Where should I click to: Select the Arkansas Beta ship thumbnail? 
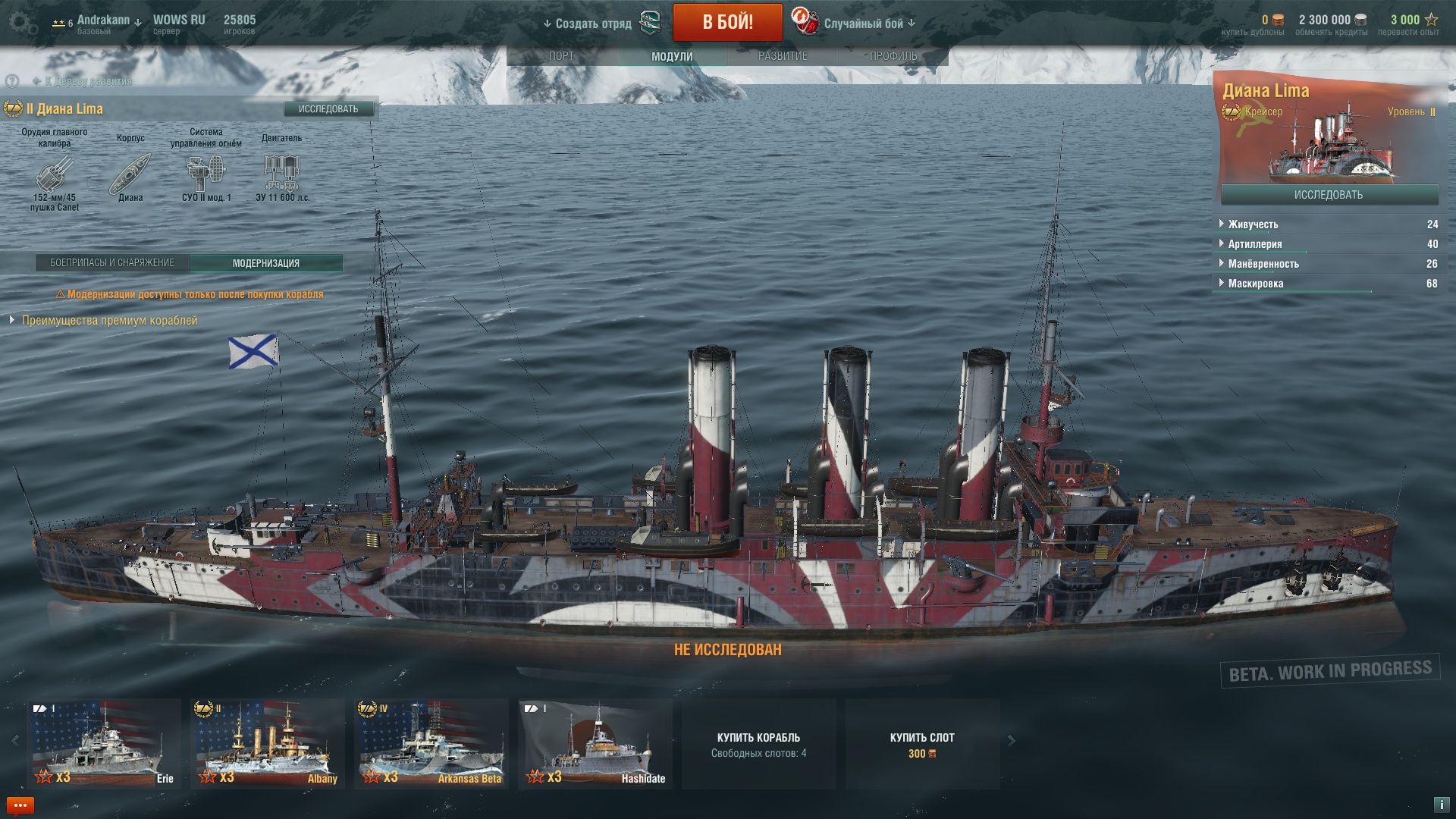431,743
